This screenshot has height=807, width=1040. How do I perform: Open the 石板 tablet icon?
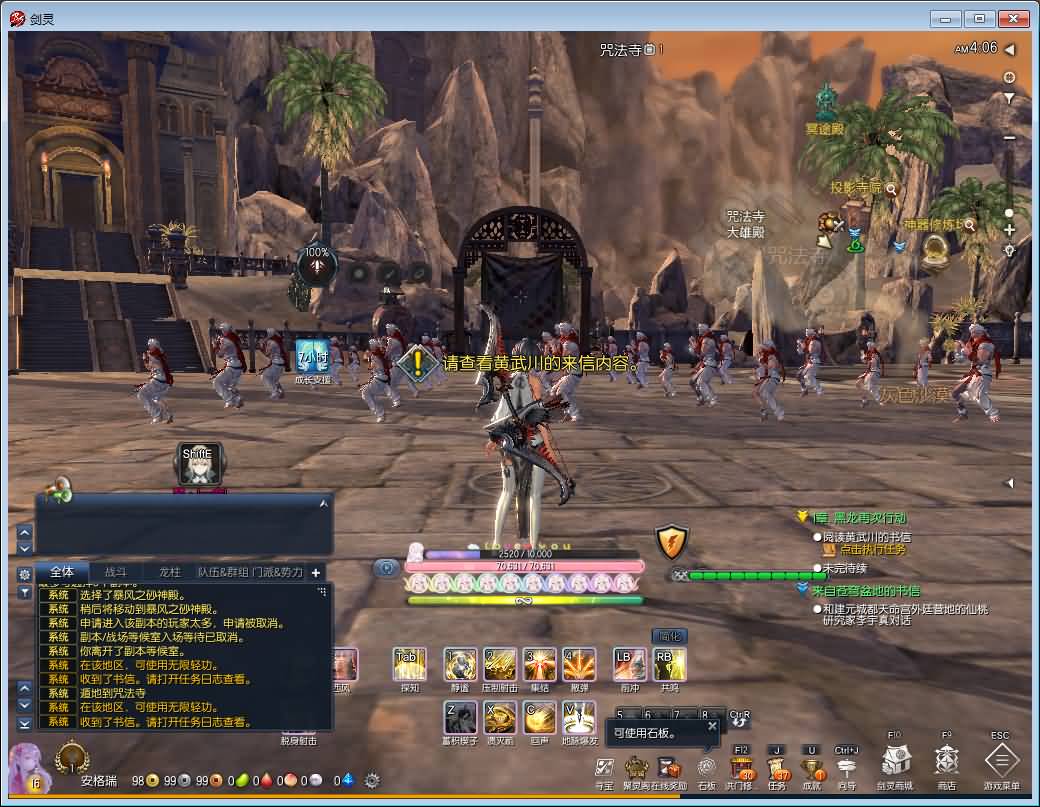click(707, 768)
